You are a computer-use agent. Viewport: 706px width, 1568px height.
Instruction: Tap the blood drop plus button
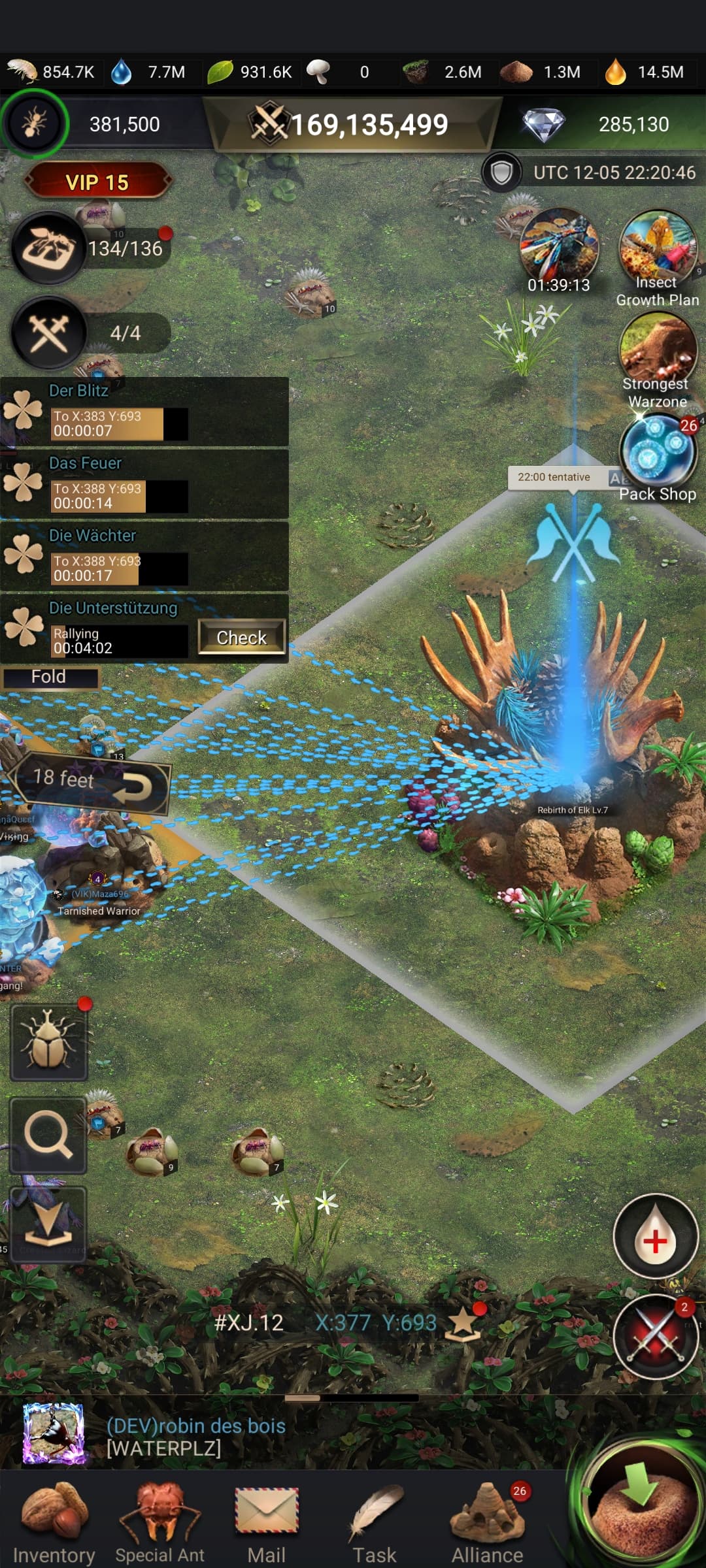[655, 1237]
